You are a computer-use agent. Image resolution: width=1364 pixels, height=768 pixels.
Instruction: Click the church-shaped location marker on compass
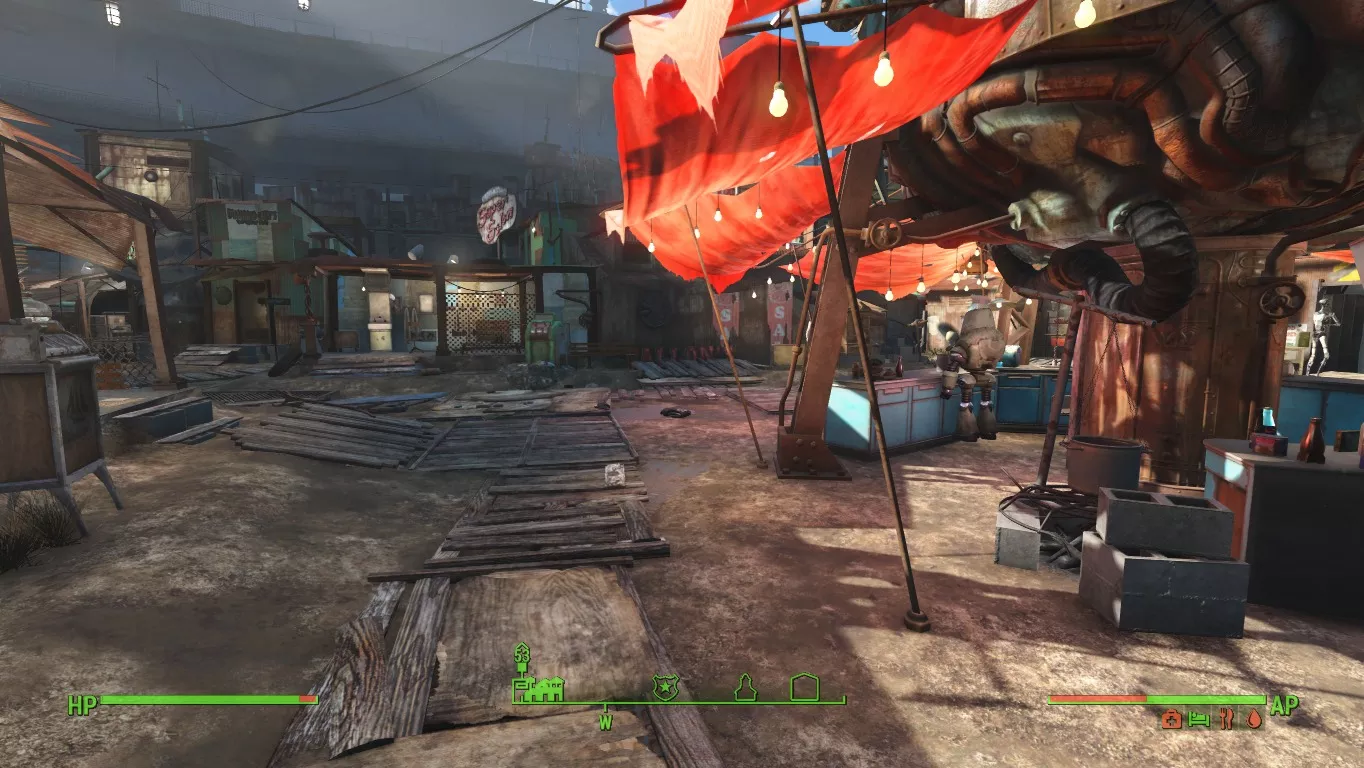[745, 687]
